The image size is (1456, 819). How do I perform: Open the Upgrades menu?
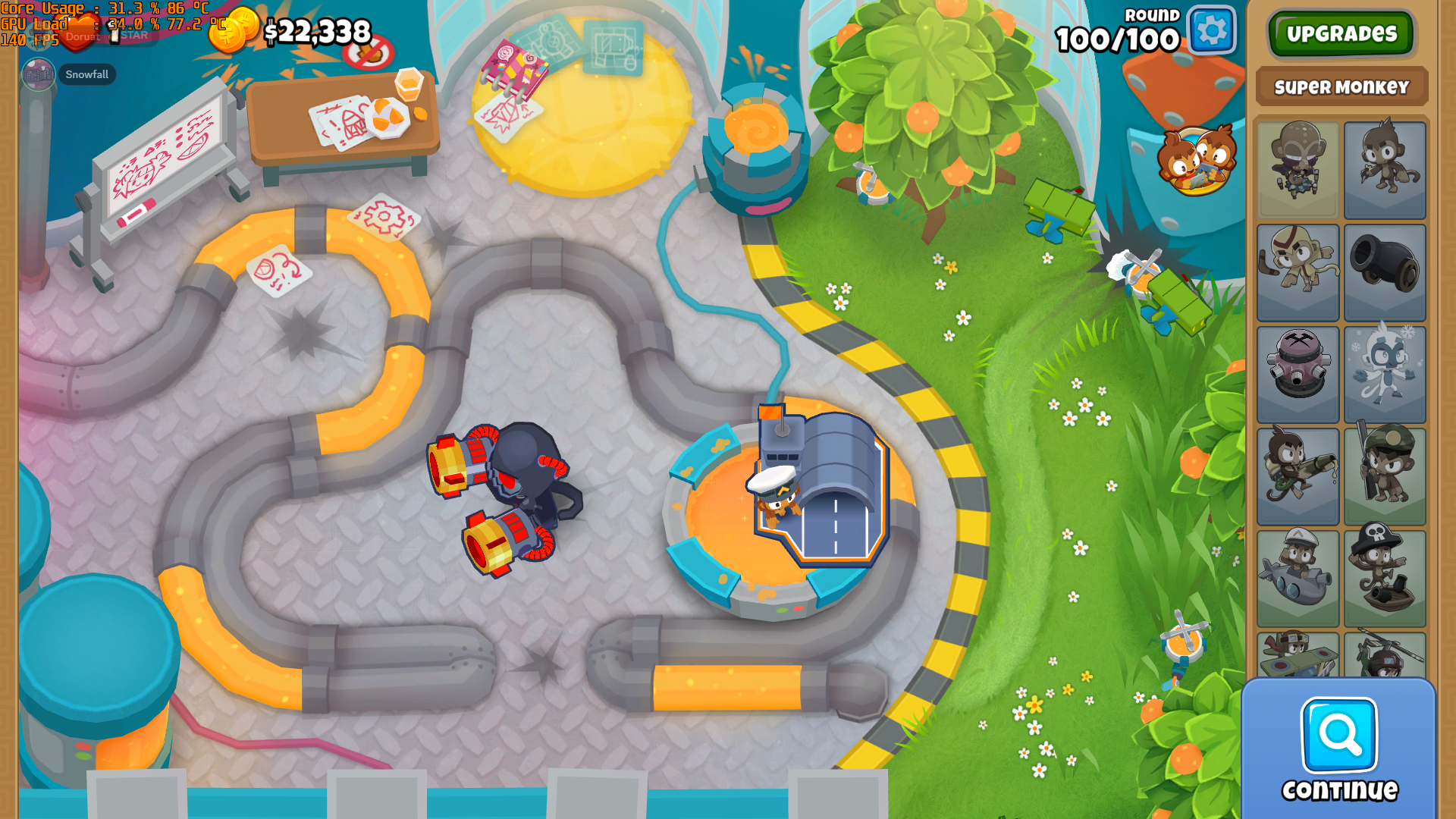coord(1341,33)
